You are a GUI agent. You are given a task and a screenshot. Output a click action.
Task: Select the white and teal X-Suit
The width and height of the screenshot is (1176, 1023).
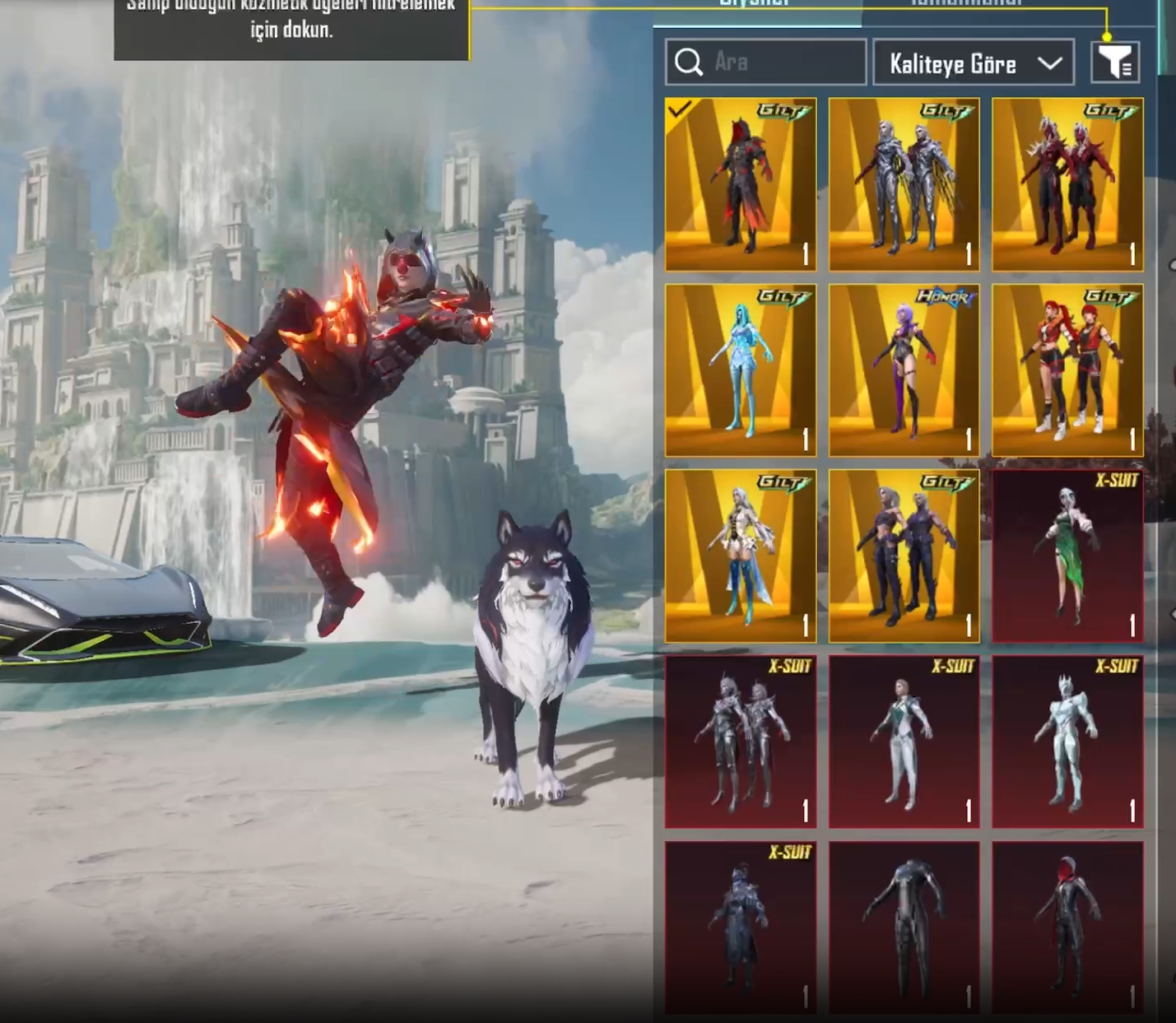click(x=904, y=742)
